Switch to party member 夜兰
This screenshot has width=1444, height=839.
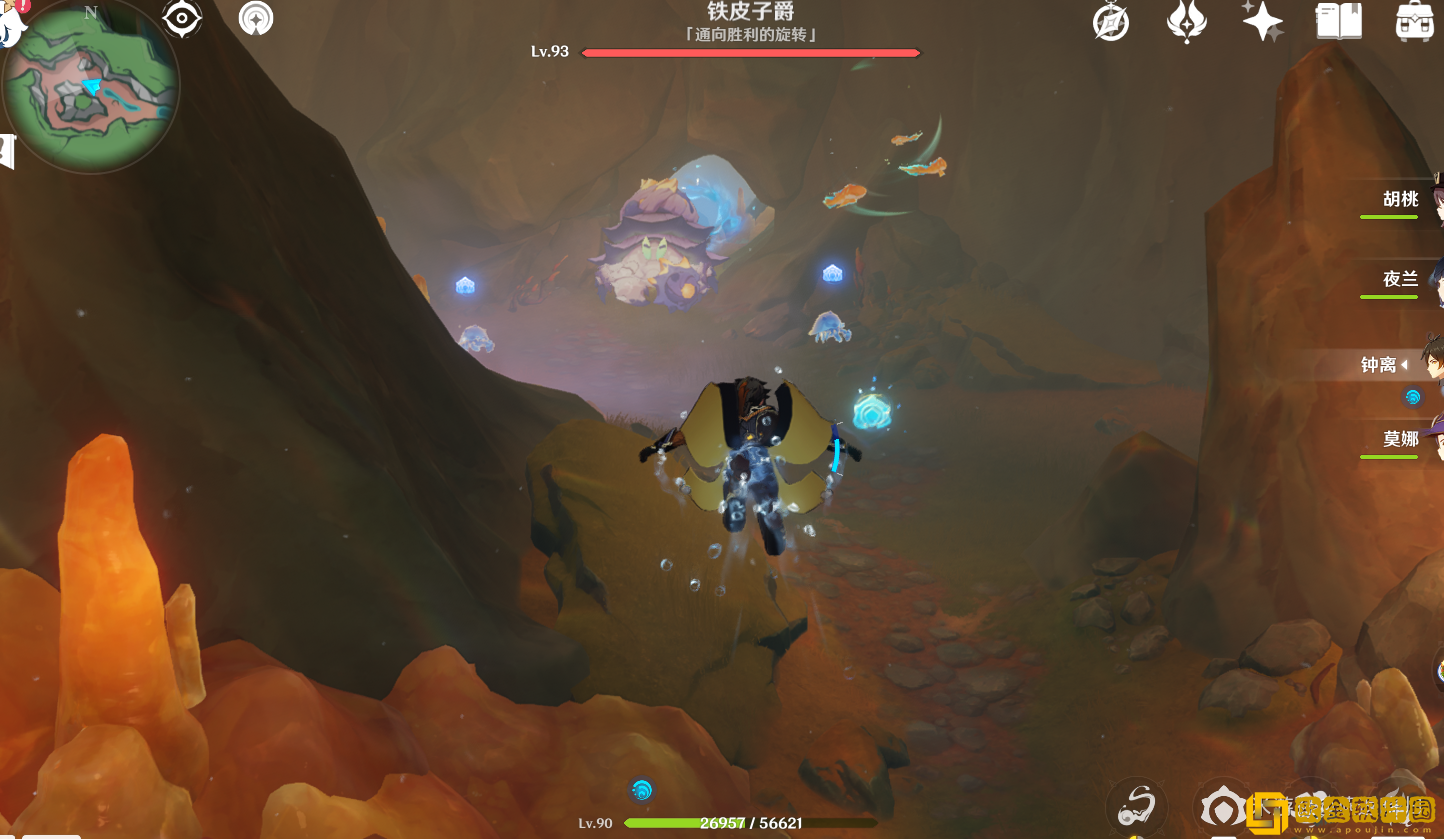click(1402, 280)
